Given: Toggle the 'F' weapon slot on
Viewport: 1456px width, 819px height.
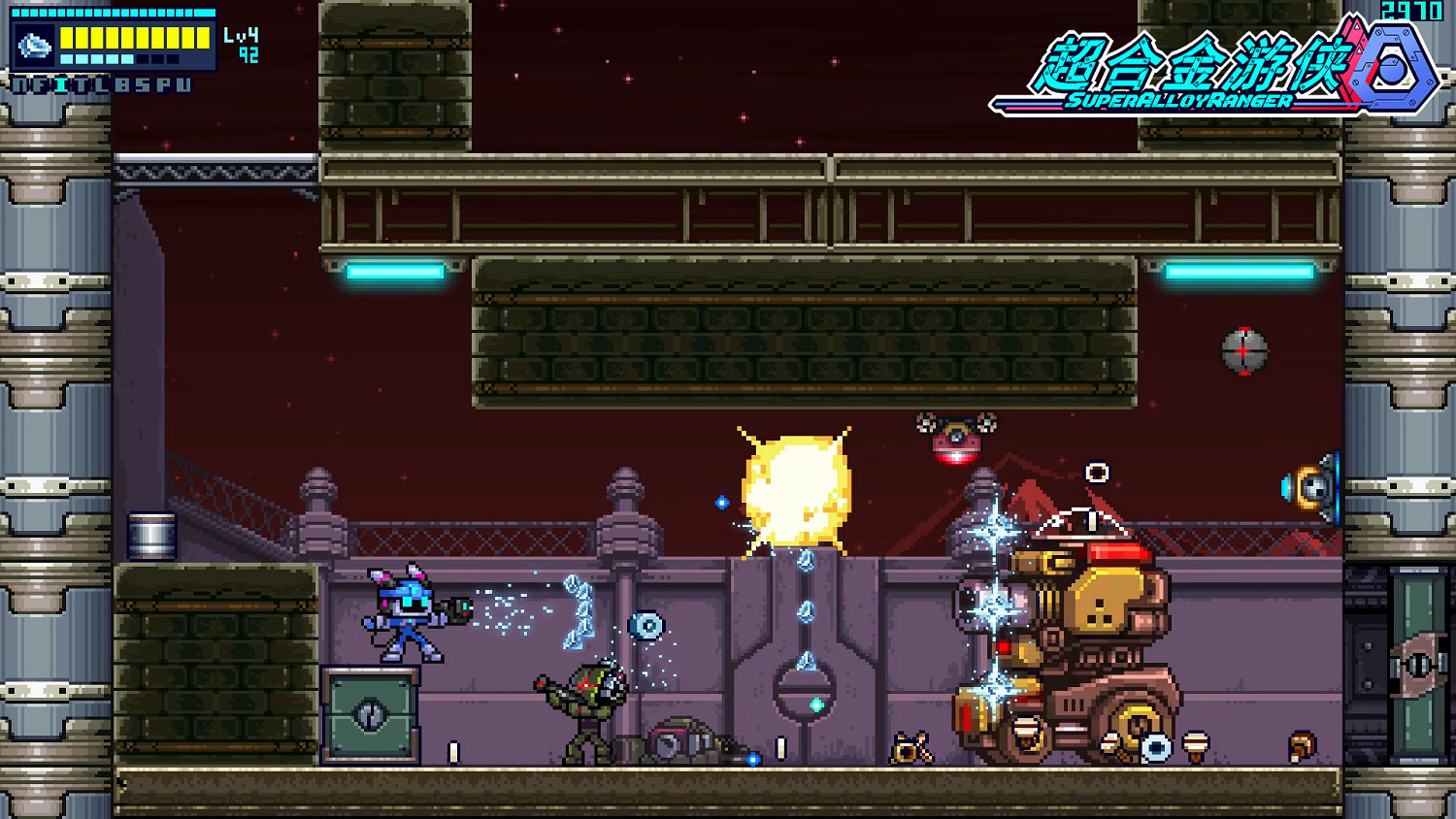Looking at the screenshot, I should click(39, 84).
